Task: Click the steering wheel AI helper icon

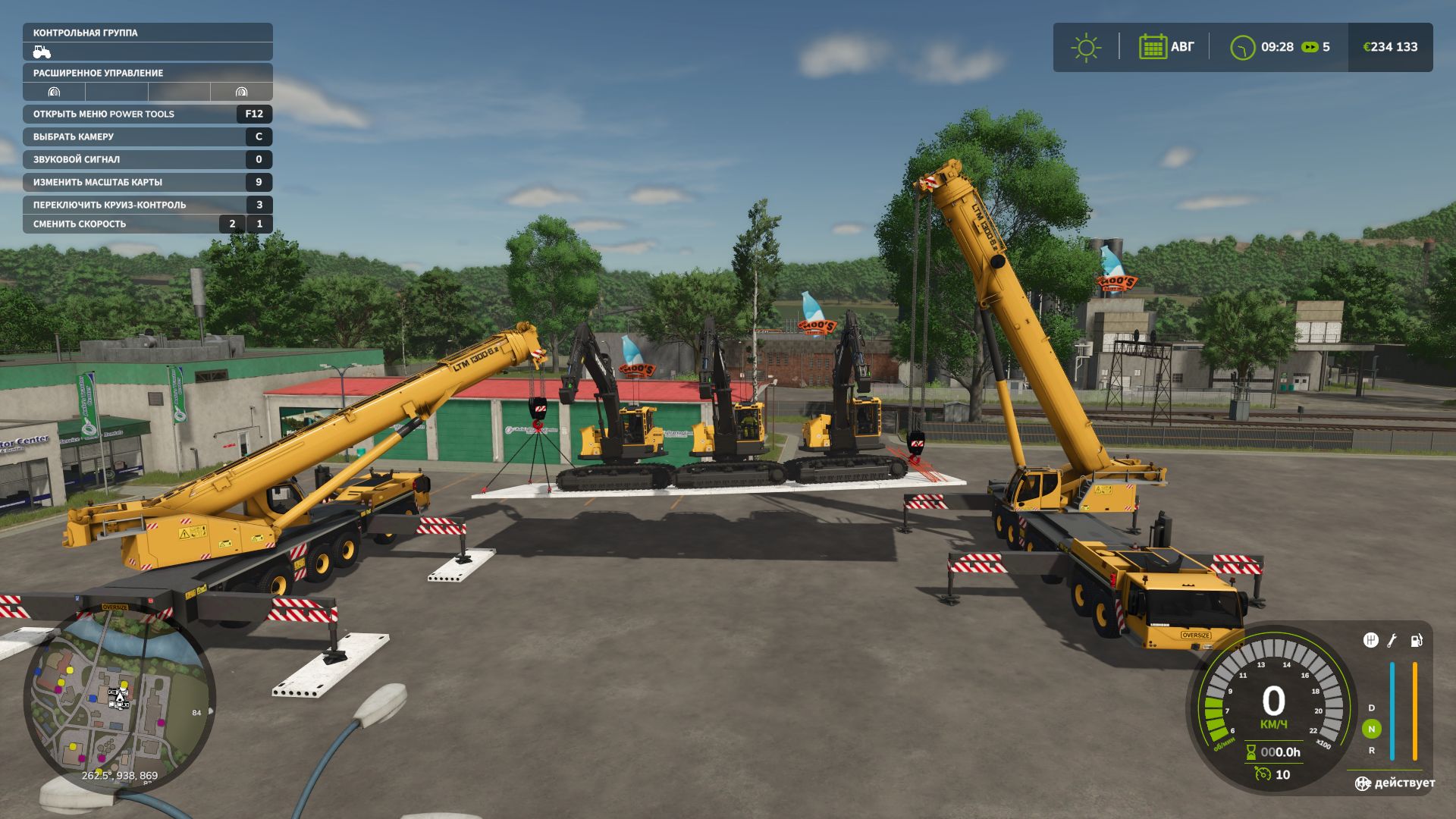Action: click(x=1363, y=783)
